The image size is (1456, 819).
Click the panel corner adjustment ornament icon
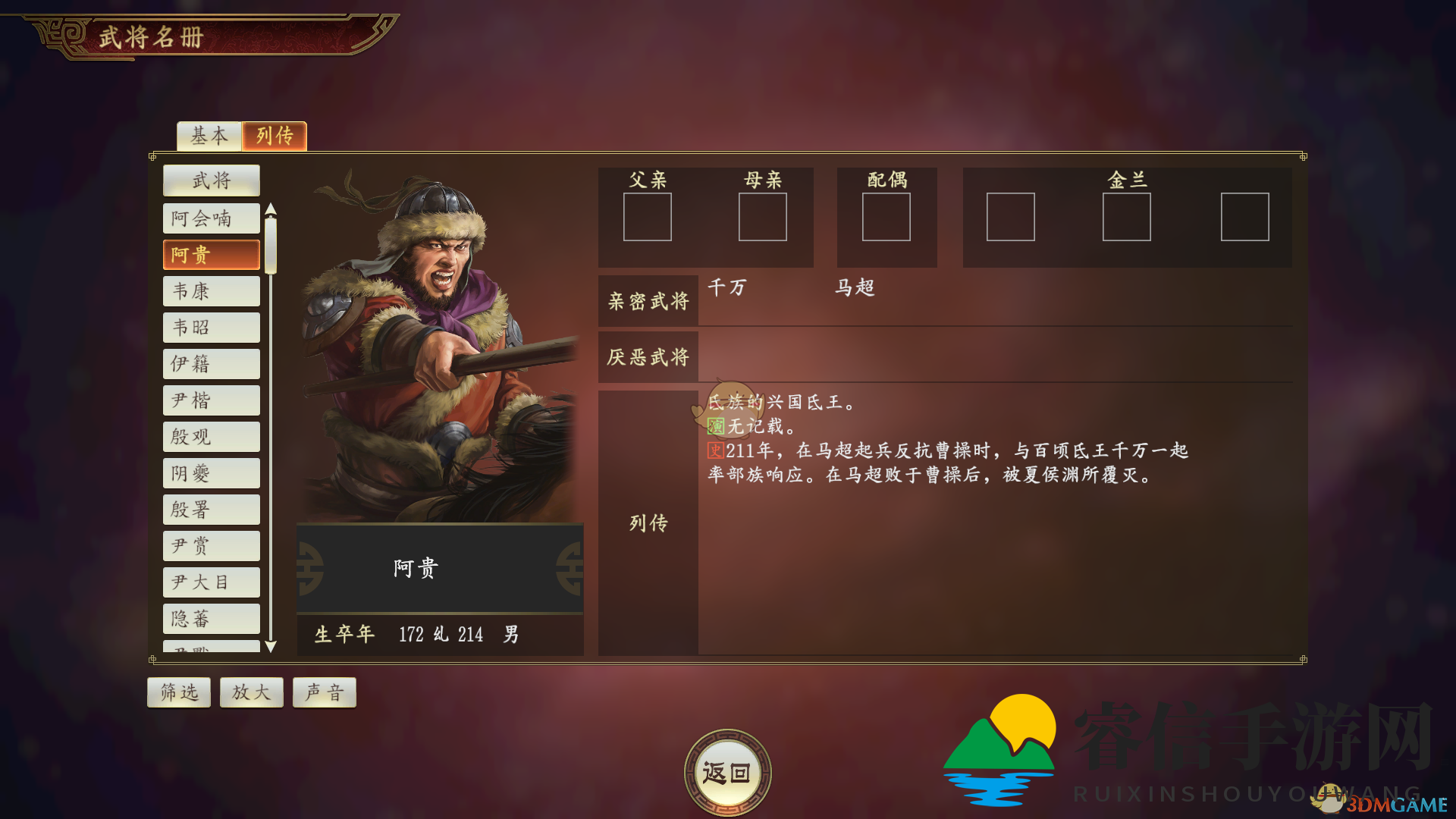[x=1303, y=158]
